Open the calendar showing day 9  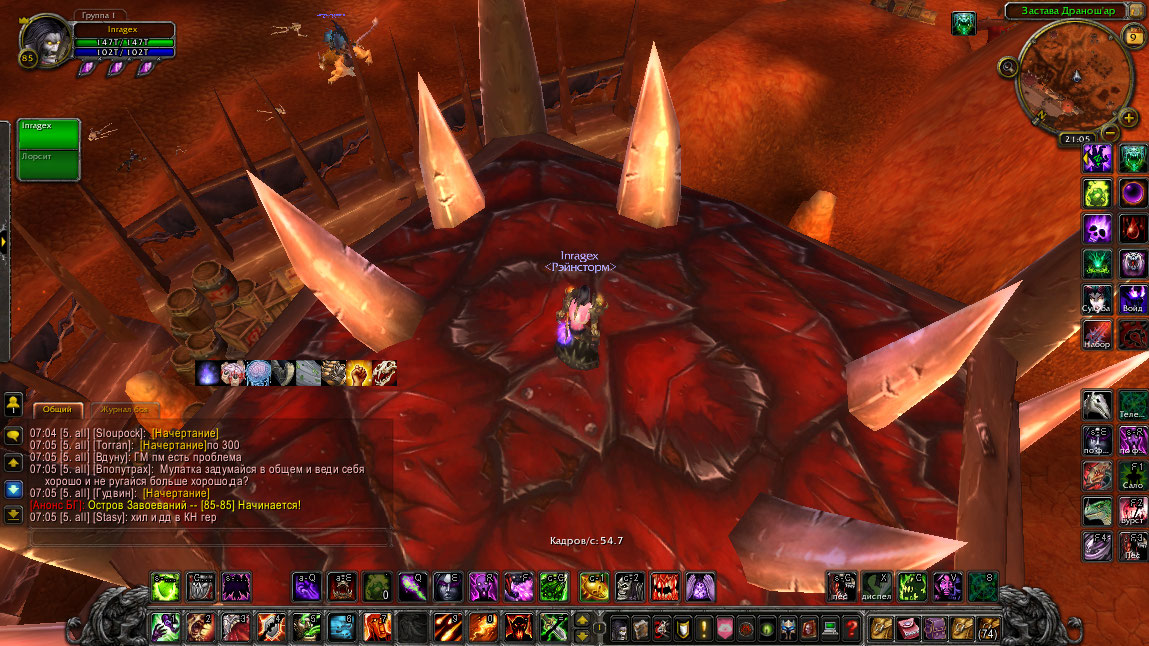tap(1133, 37)
